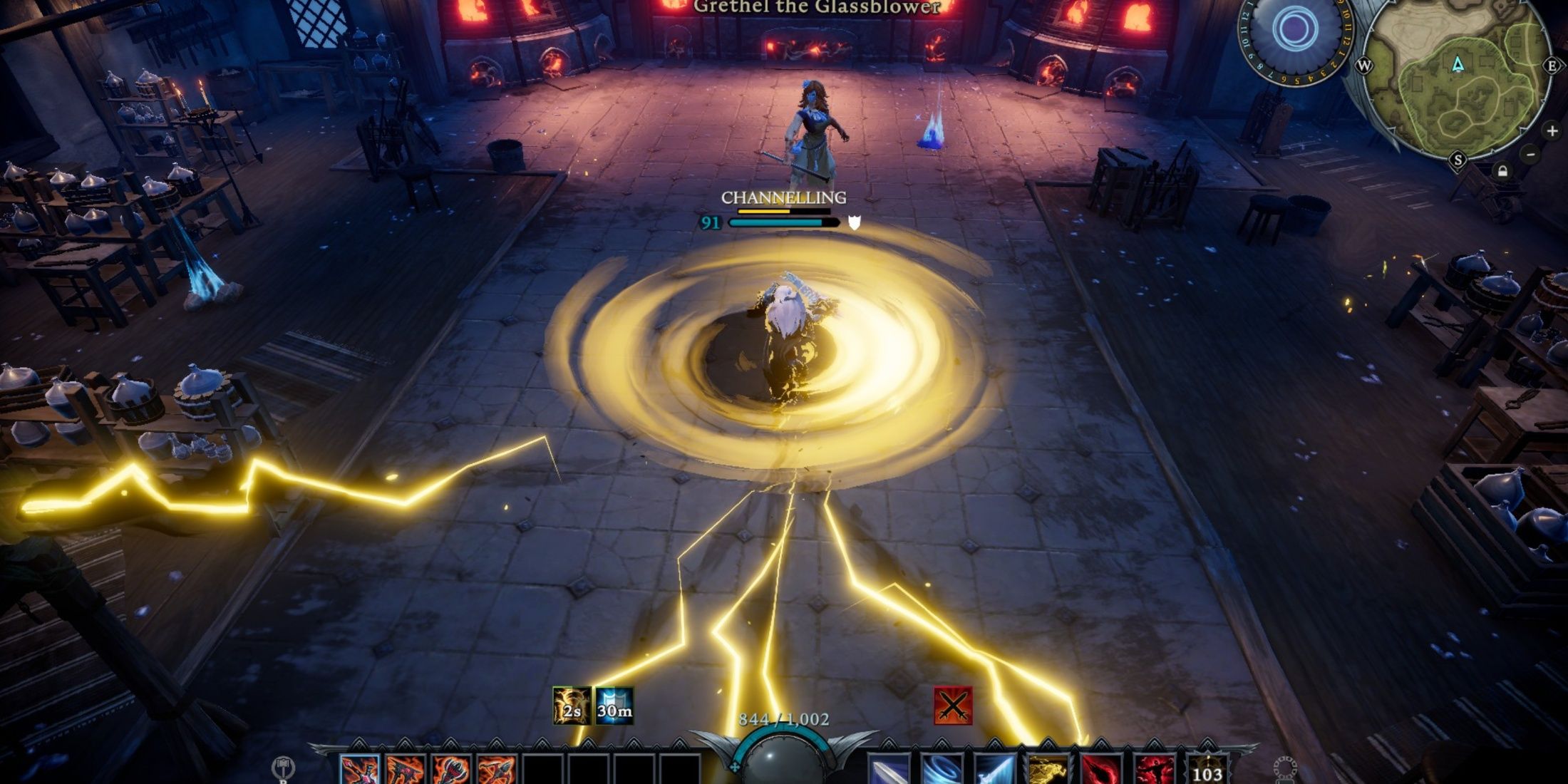Select the third red mace weapon slot
Image resolution: width=1568 pixels, height=784 pixels.
click(x=452, y=770)
